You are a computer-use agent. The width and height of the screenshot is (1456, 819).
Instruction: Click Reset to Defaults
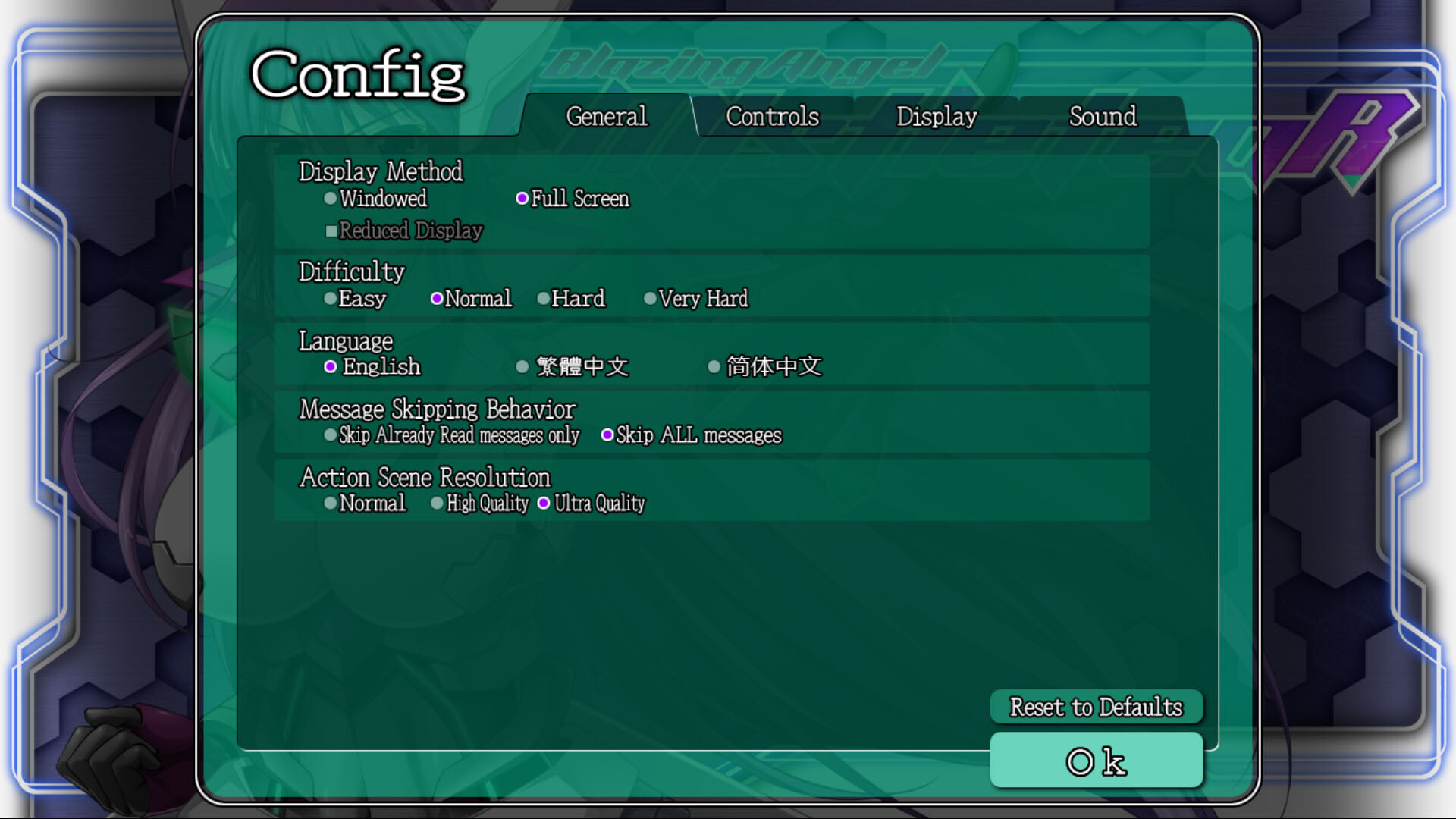pyautogui.click(x=1095, y=707)
